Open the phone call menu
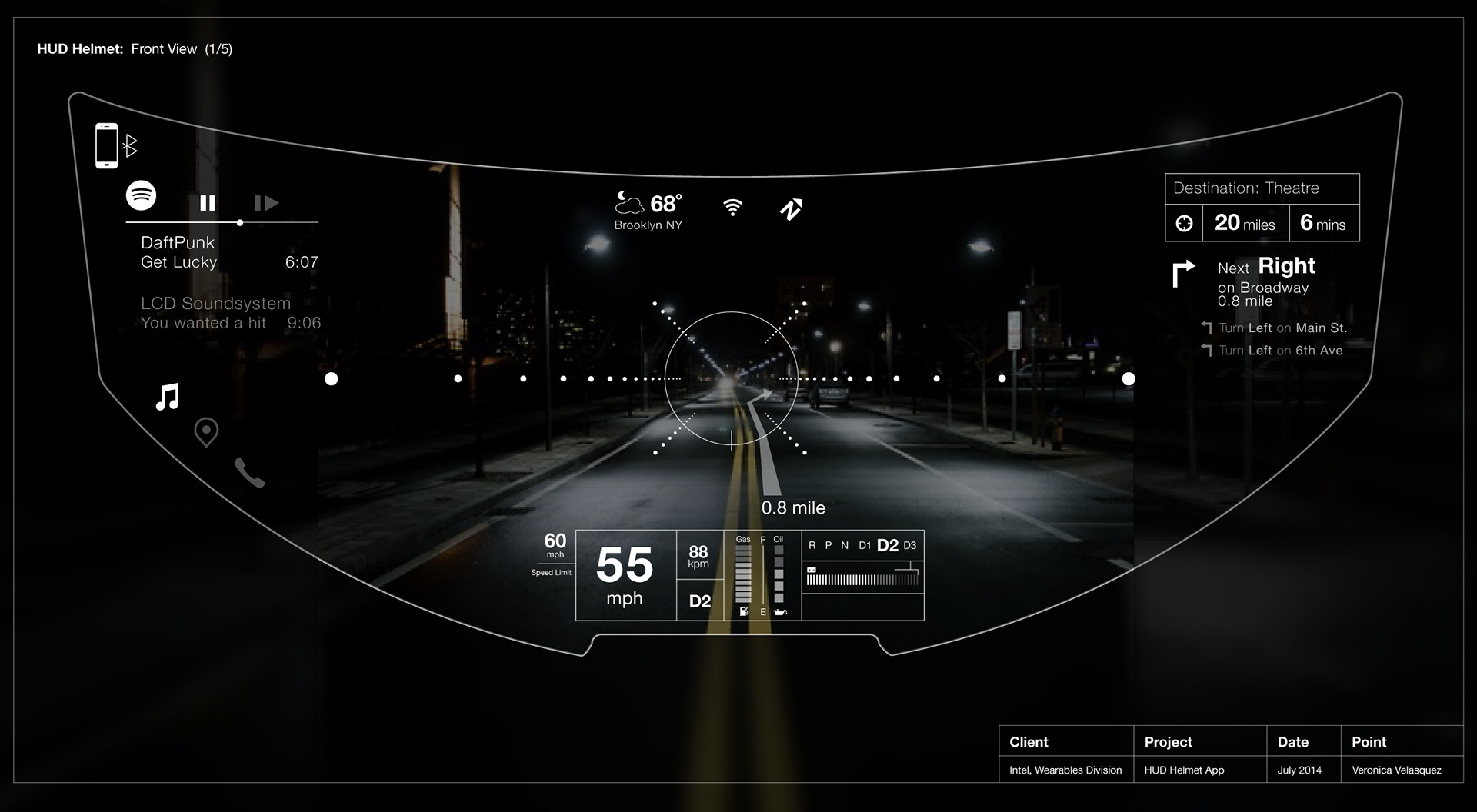Screen dimensions: 1477x812 pyautogui.click(x=249, y=473)
